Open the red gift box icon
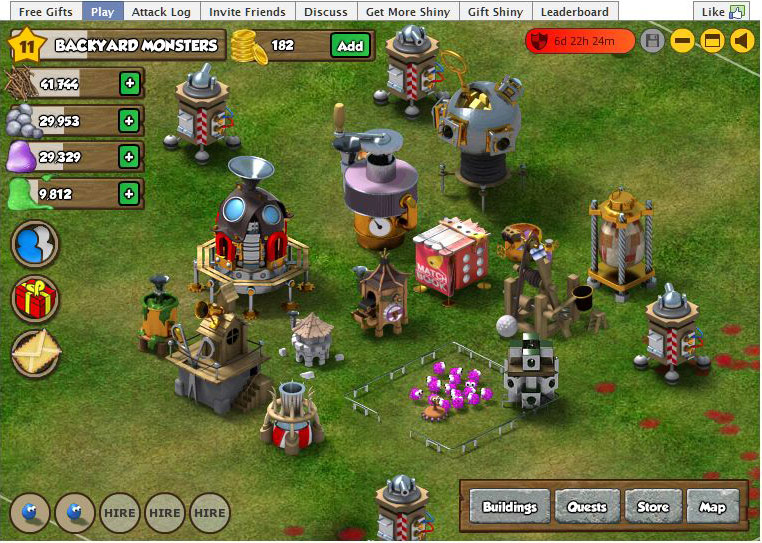The image size is (762, 543). (x=35, y=299)
